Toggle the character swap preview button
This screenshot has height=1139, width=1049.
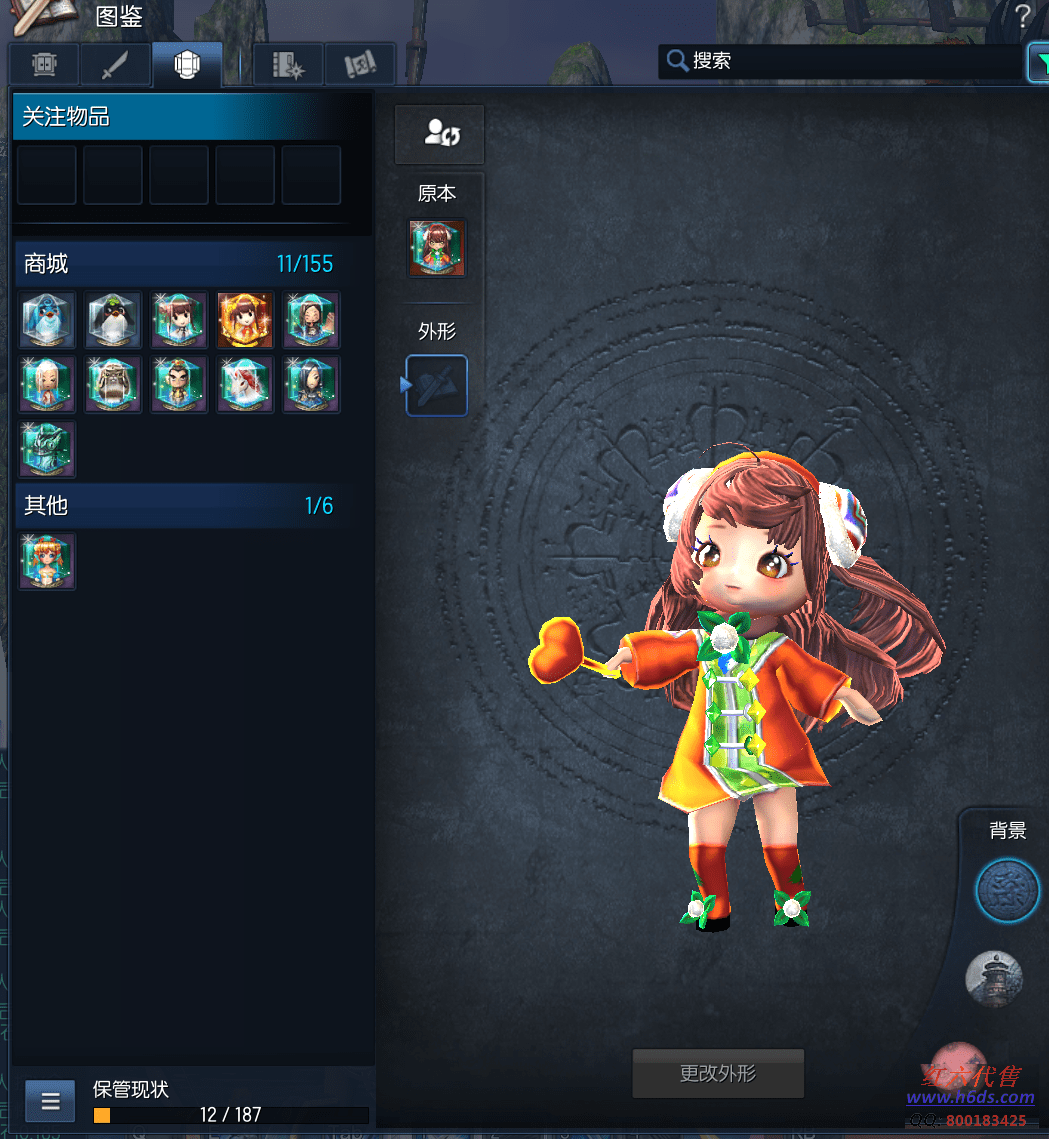[440, 134]
